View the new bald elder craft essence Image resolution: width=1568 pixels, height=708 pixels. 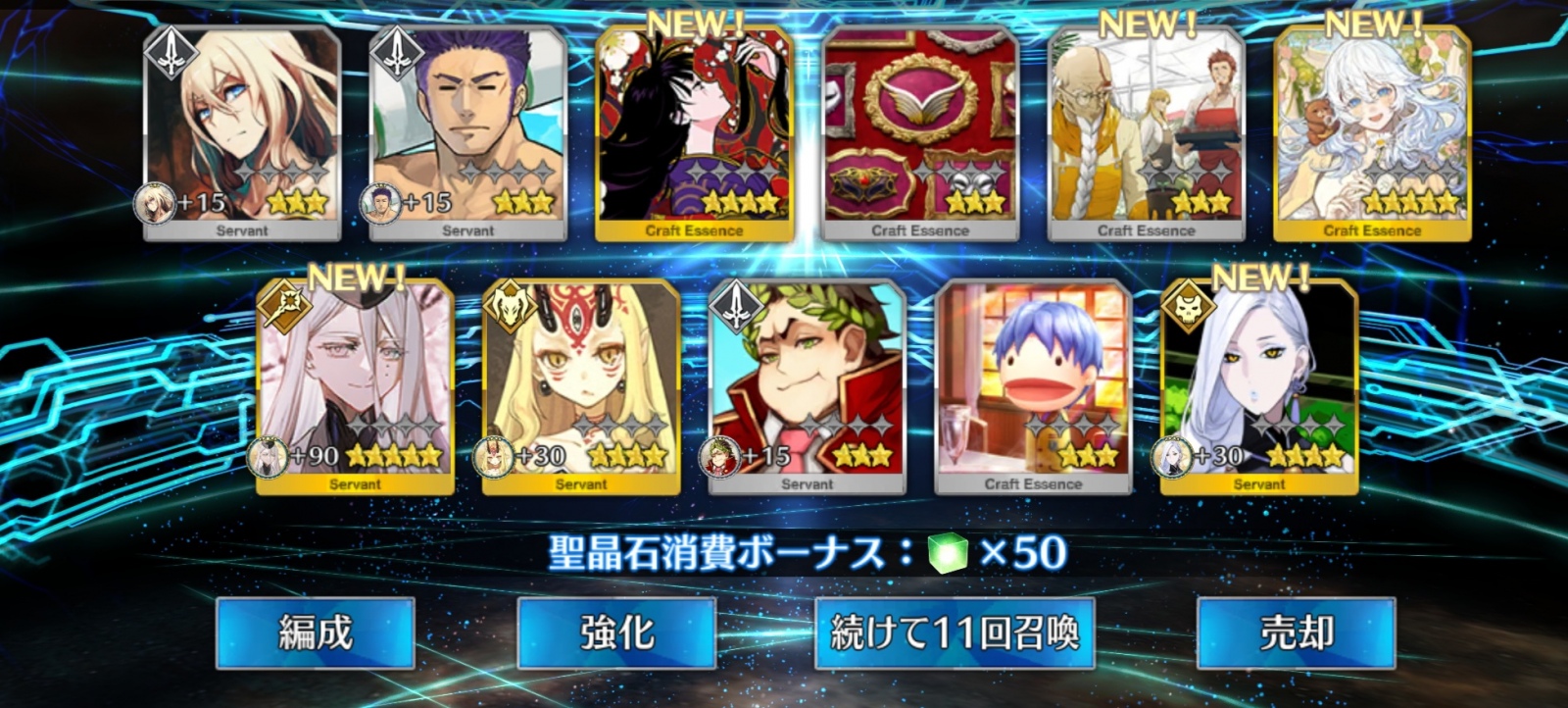click(1146, 134)
